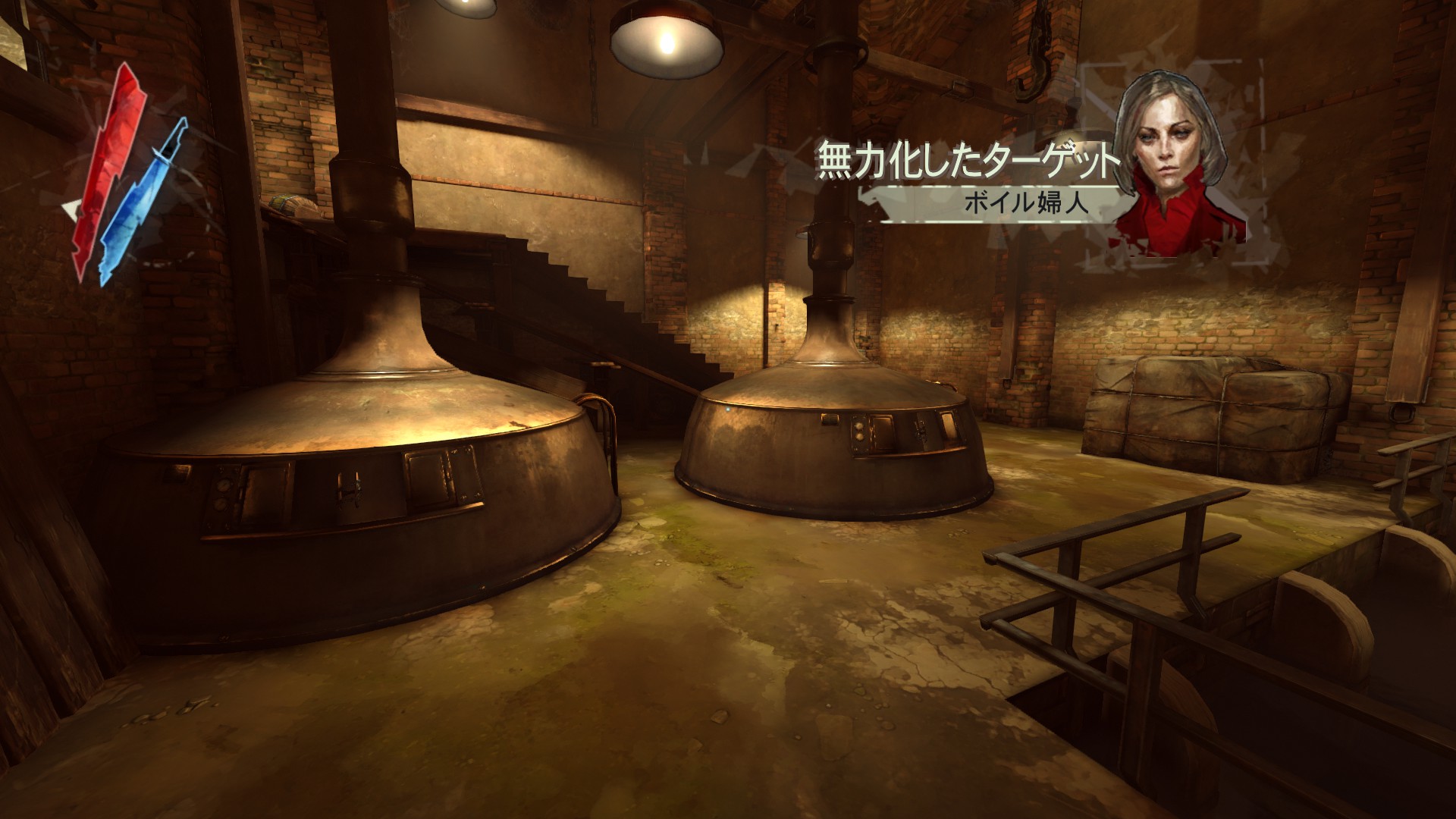Click the 無力化したターゲット header text
This screenshot has height=819, width=1456.
967,158
